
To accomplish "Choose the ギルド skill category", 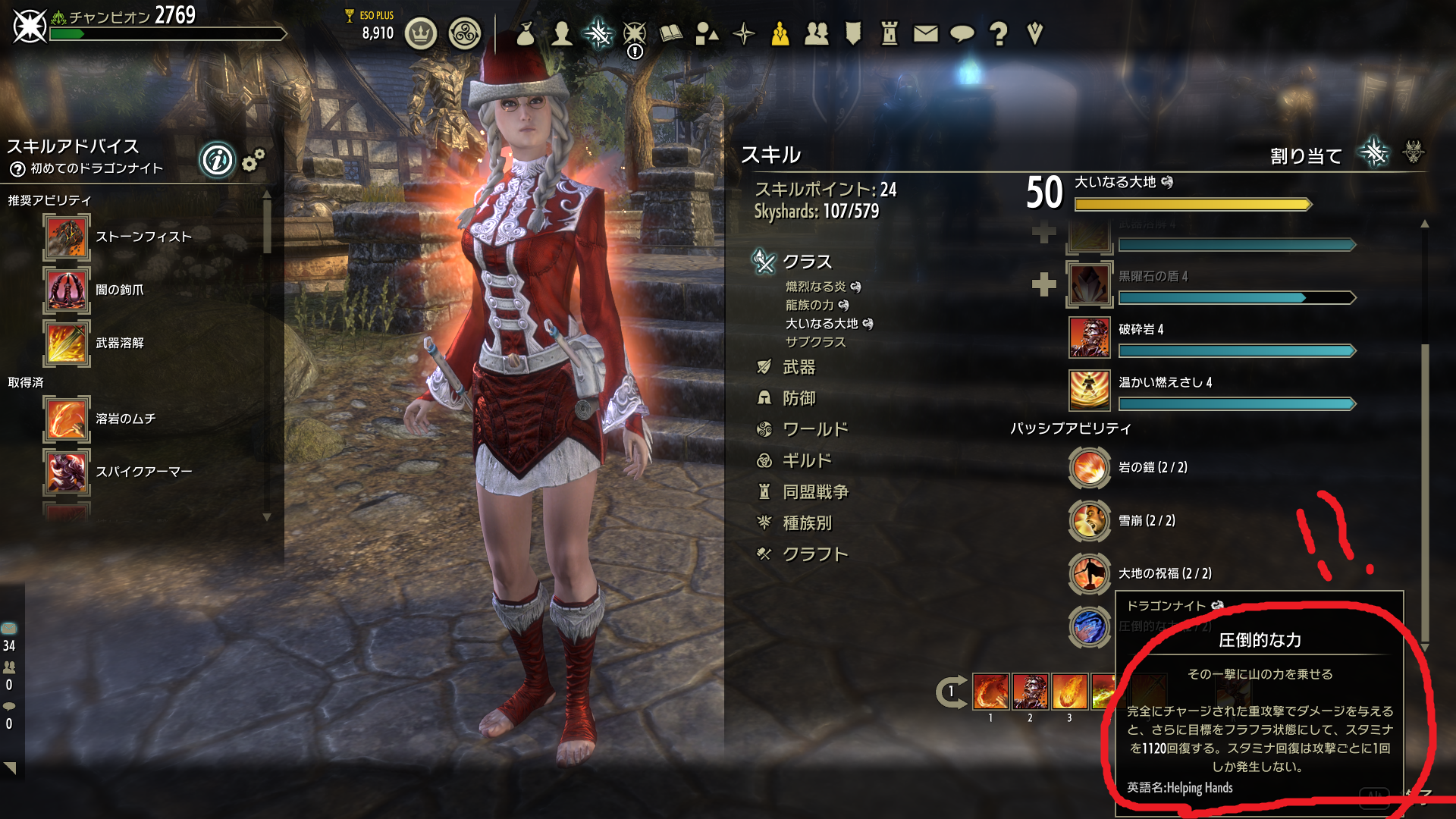I will [806, 461].
